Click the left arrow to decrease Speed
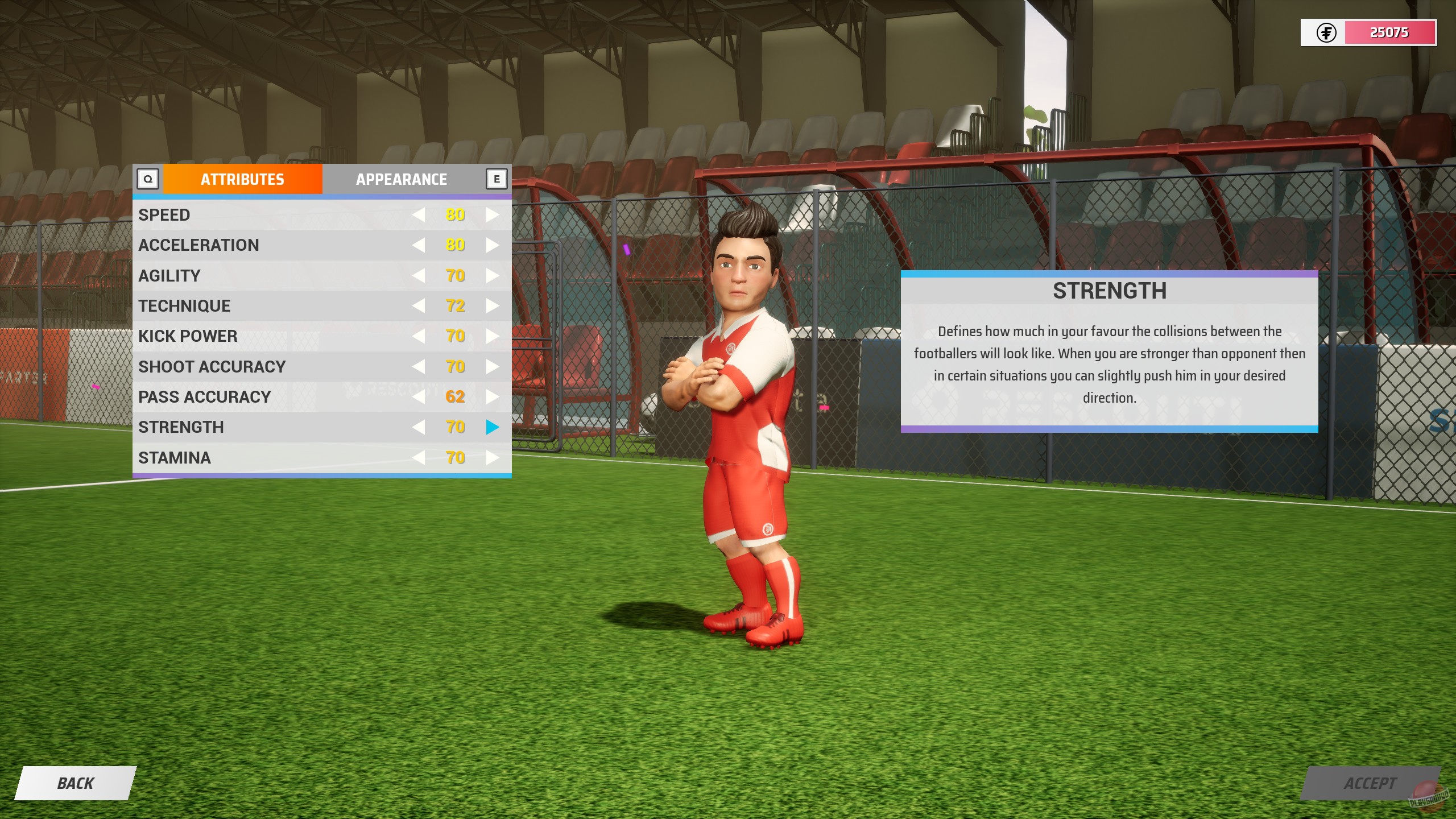 420,214
